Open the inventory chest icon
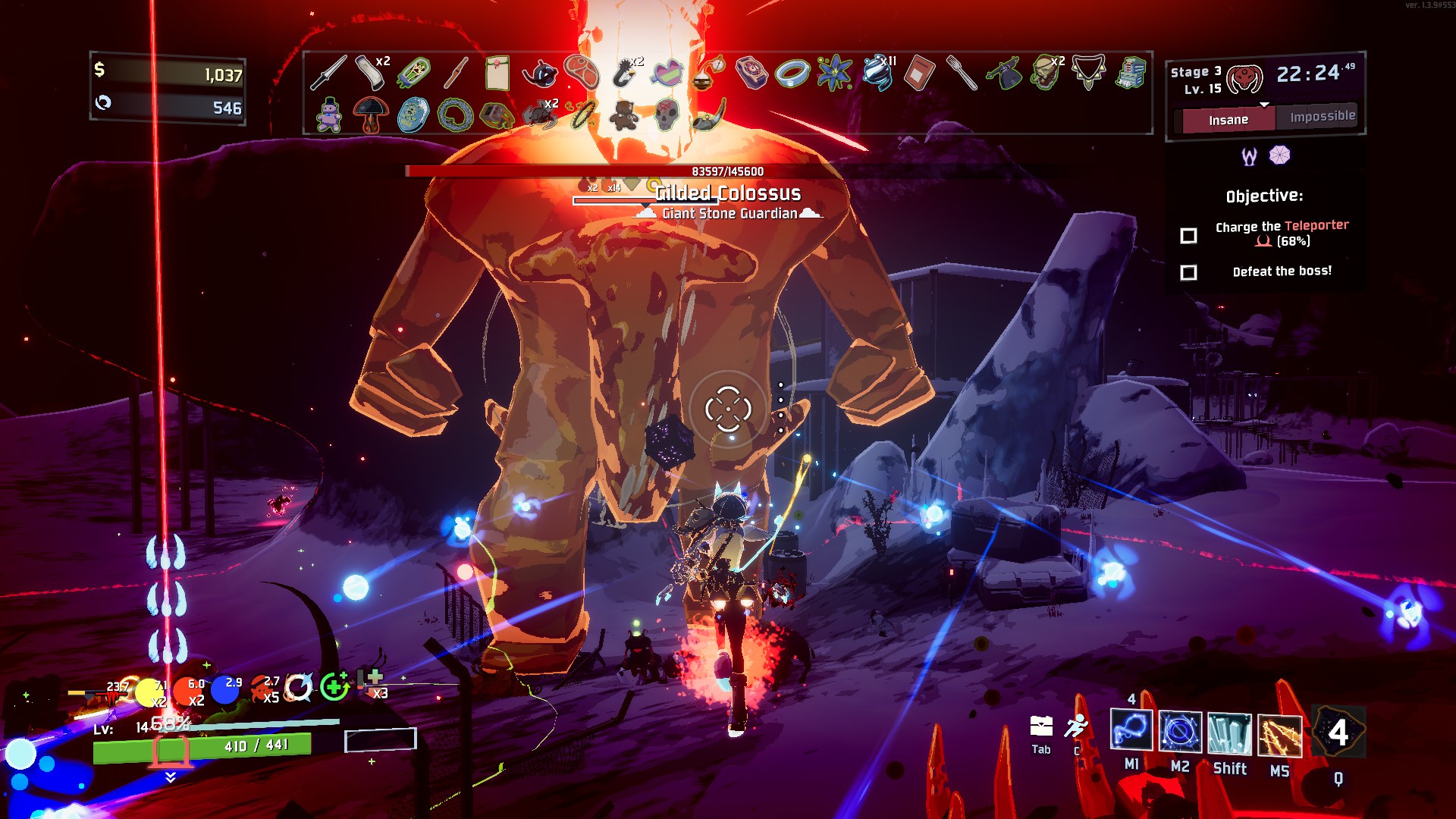The width and height of the screenshot is (1456, 819). pyautogui.click(x=1041, y=726)
